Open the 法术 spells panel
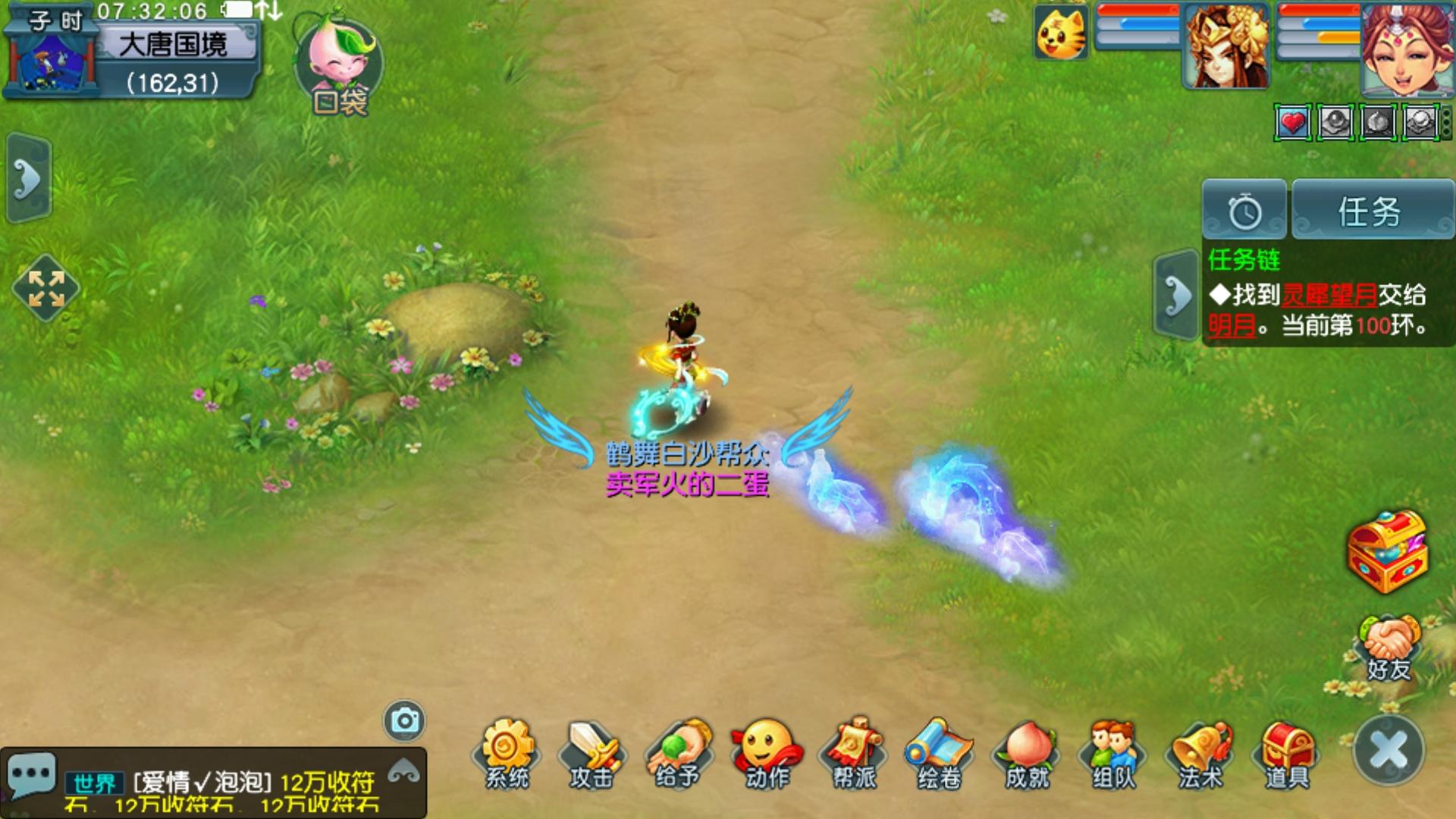Screen dimensions: 1456x819 [x=1200, y=752]
